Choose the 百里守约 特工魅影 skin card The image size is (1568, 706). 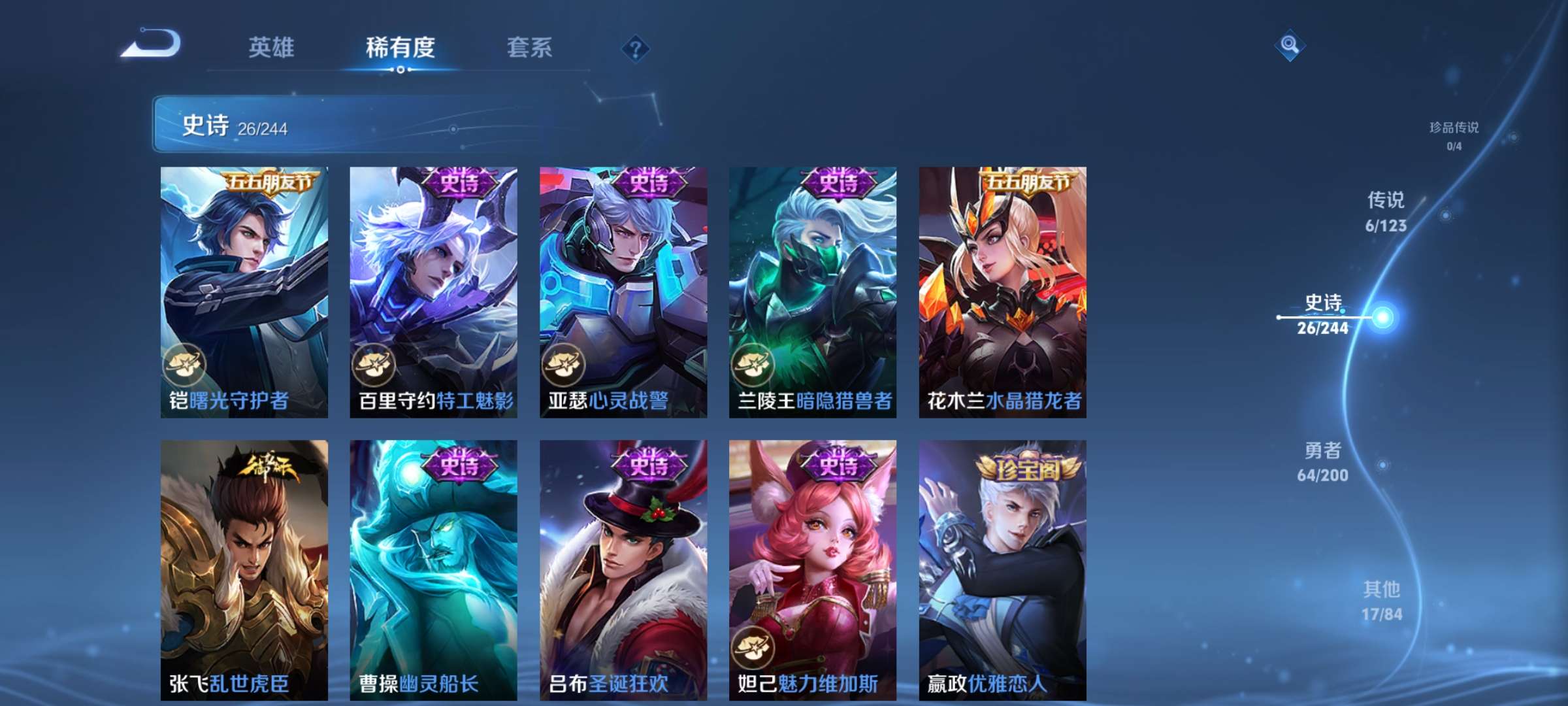pos(433,292)
